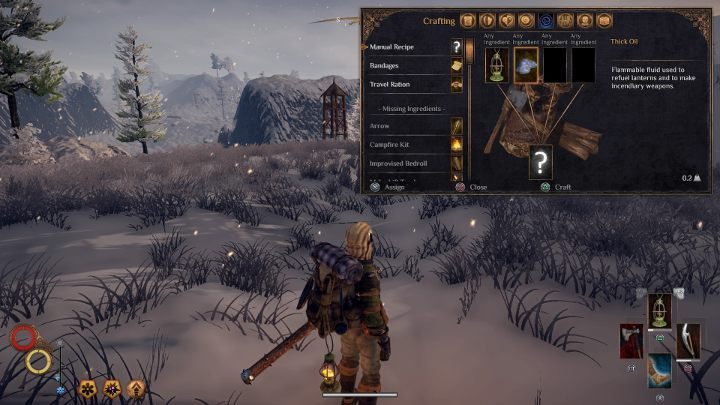This screenshot has width=720, height=405.
Task: Switch to the first tab beside Crafting title
Action: [468, 20]
